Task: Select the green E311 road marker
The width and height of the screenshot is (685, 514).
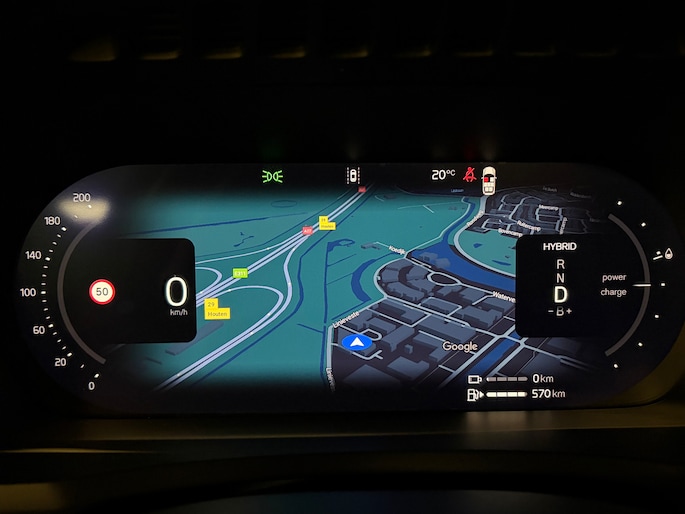Action: click(x=240, y=272)
